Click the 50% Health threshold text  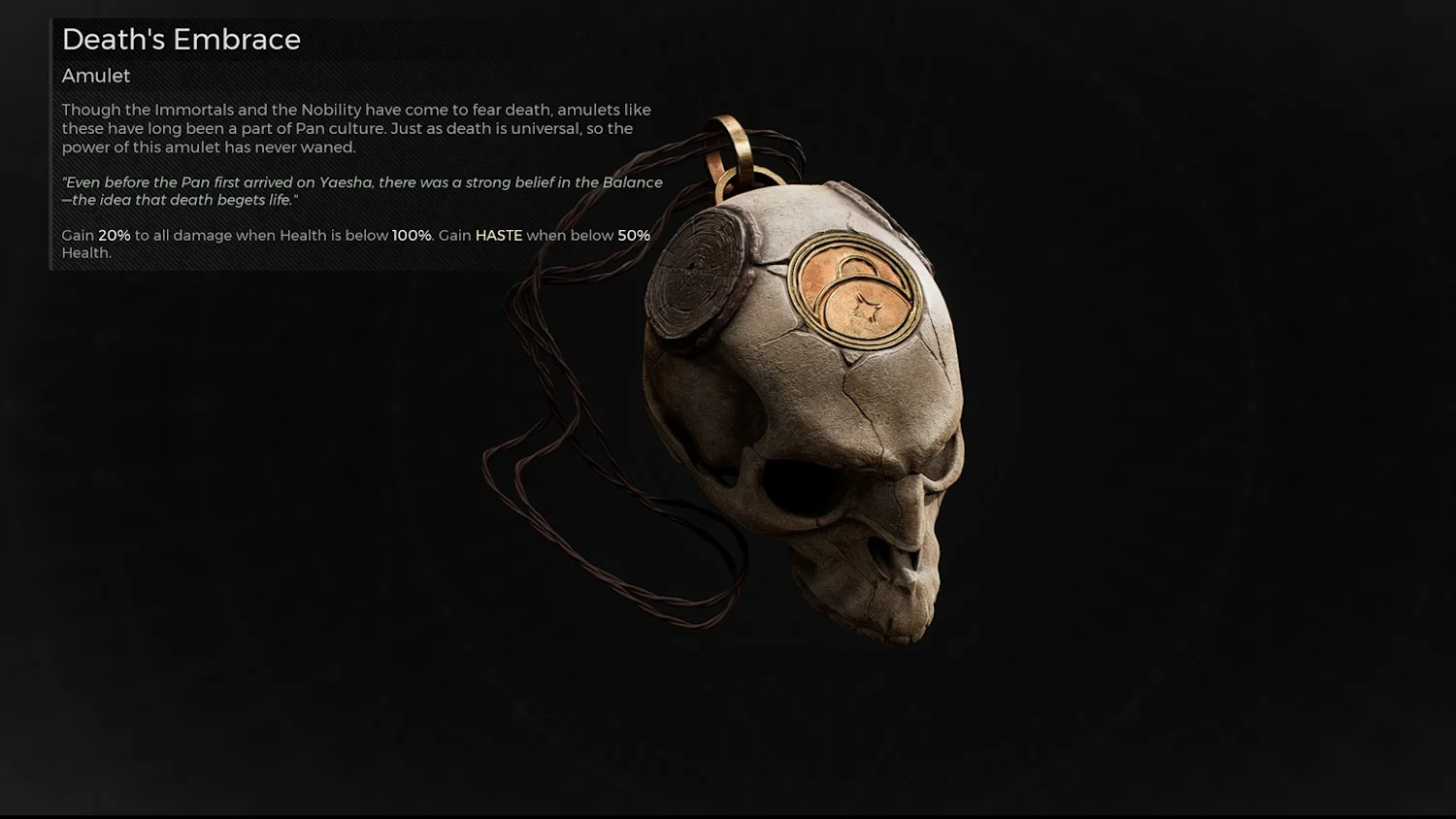coord(632,235)
